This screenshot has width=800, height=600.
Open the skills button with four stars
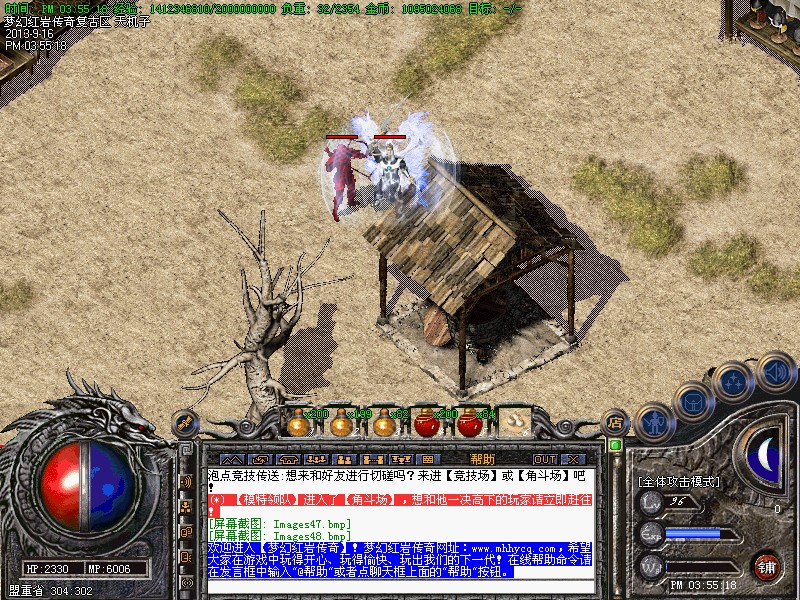click(x=733, y=381)
